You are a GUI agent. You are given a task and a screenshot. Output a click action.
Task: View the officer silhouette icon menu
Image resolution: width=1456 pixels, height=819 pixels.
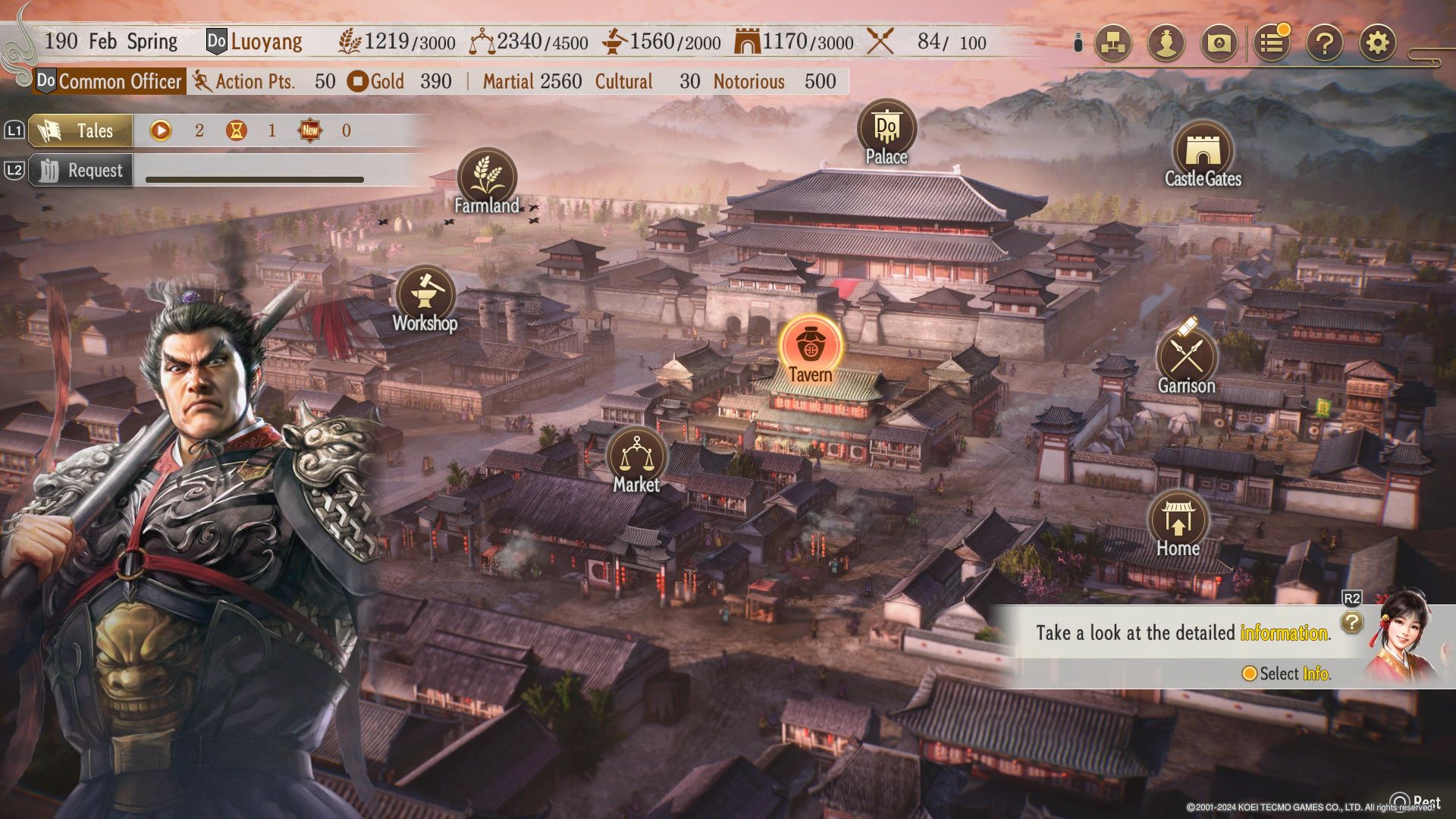tap(1166, 43)
